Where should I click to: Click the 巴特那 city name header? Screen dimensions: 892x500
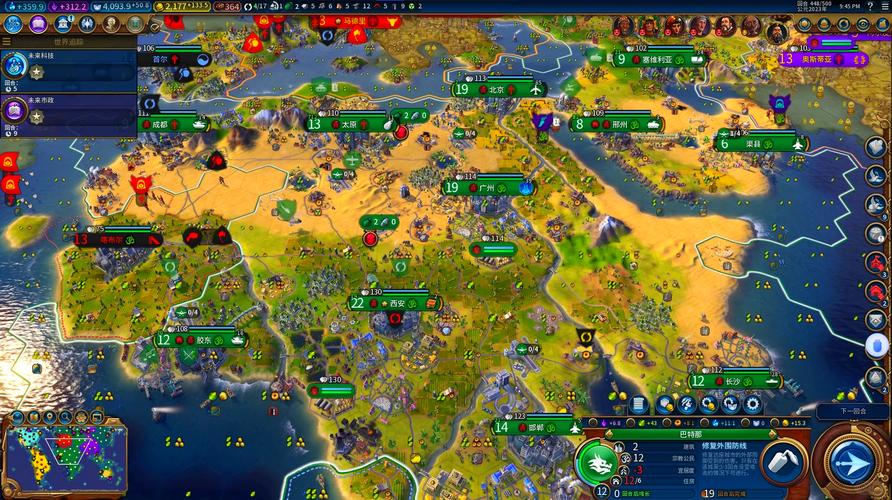point(690,434)
